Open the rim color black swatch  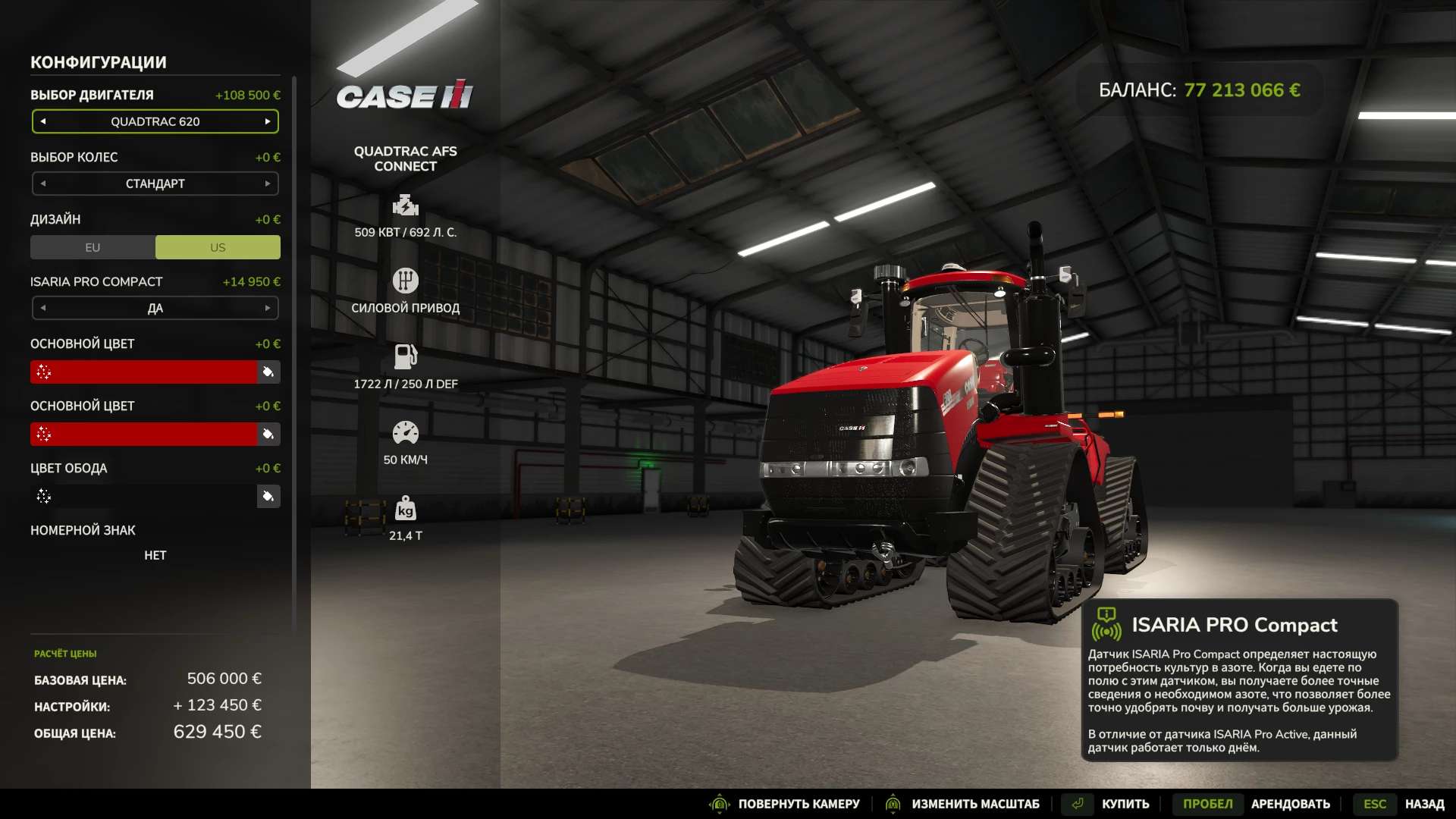(x=144, y=496)
